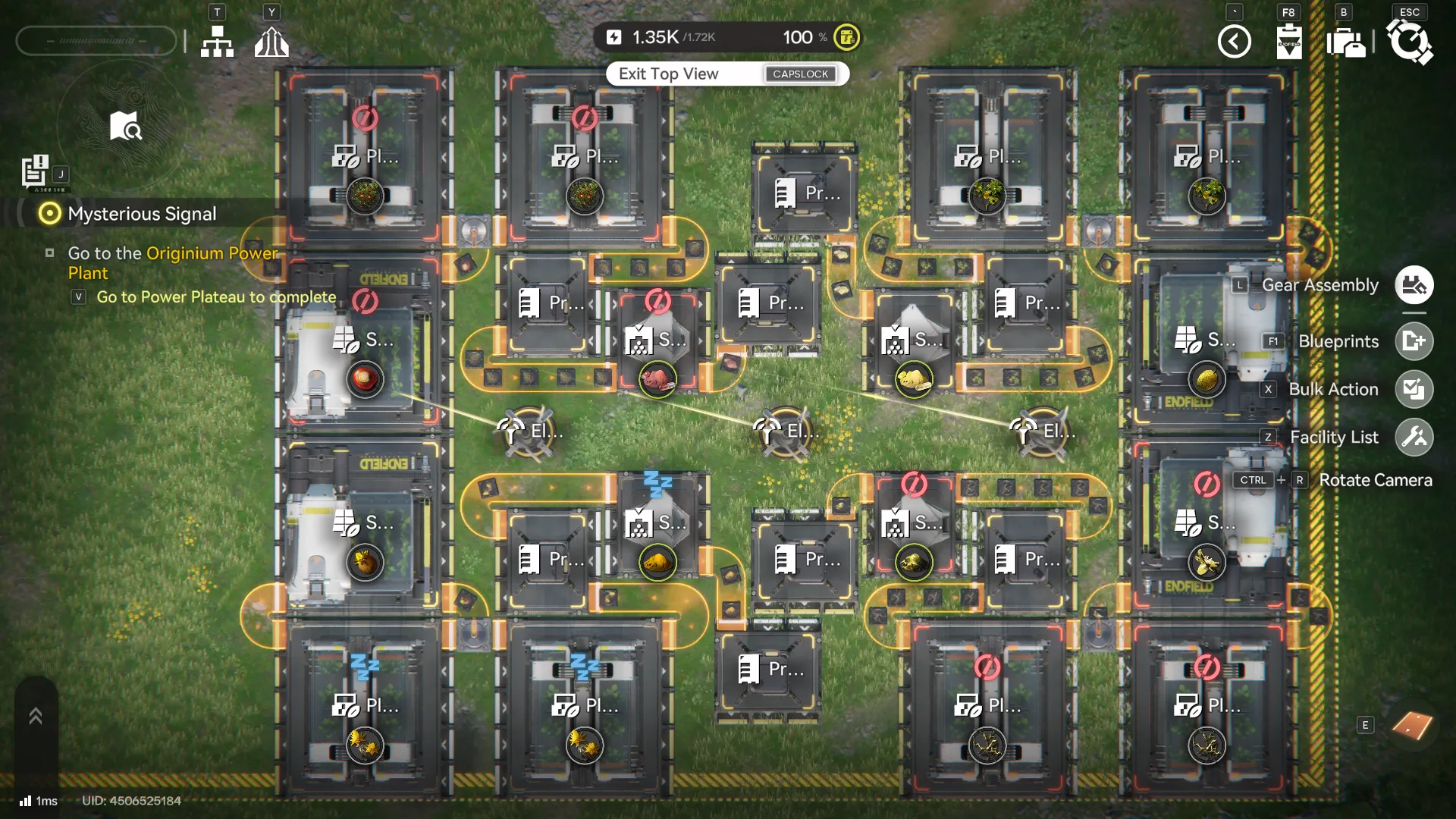The width and height of the screenshot is (1456, 819).
Task: Select the Mysterious Signal quest entry
Action: click(x=141, y=214)
